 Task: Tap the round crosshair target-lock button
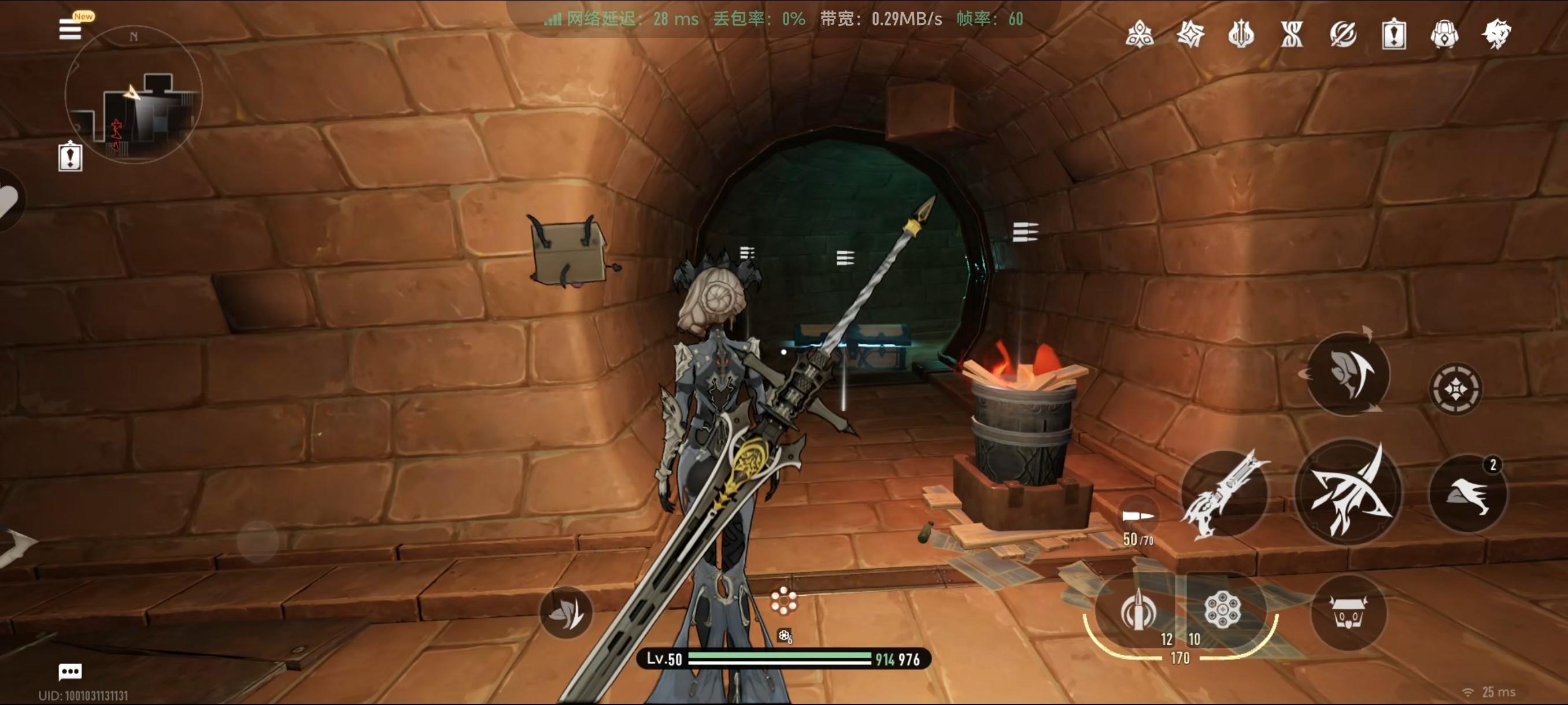[1456, 389]
